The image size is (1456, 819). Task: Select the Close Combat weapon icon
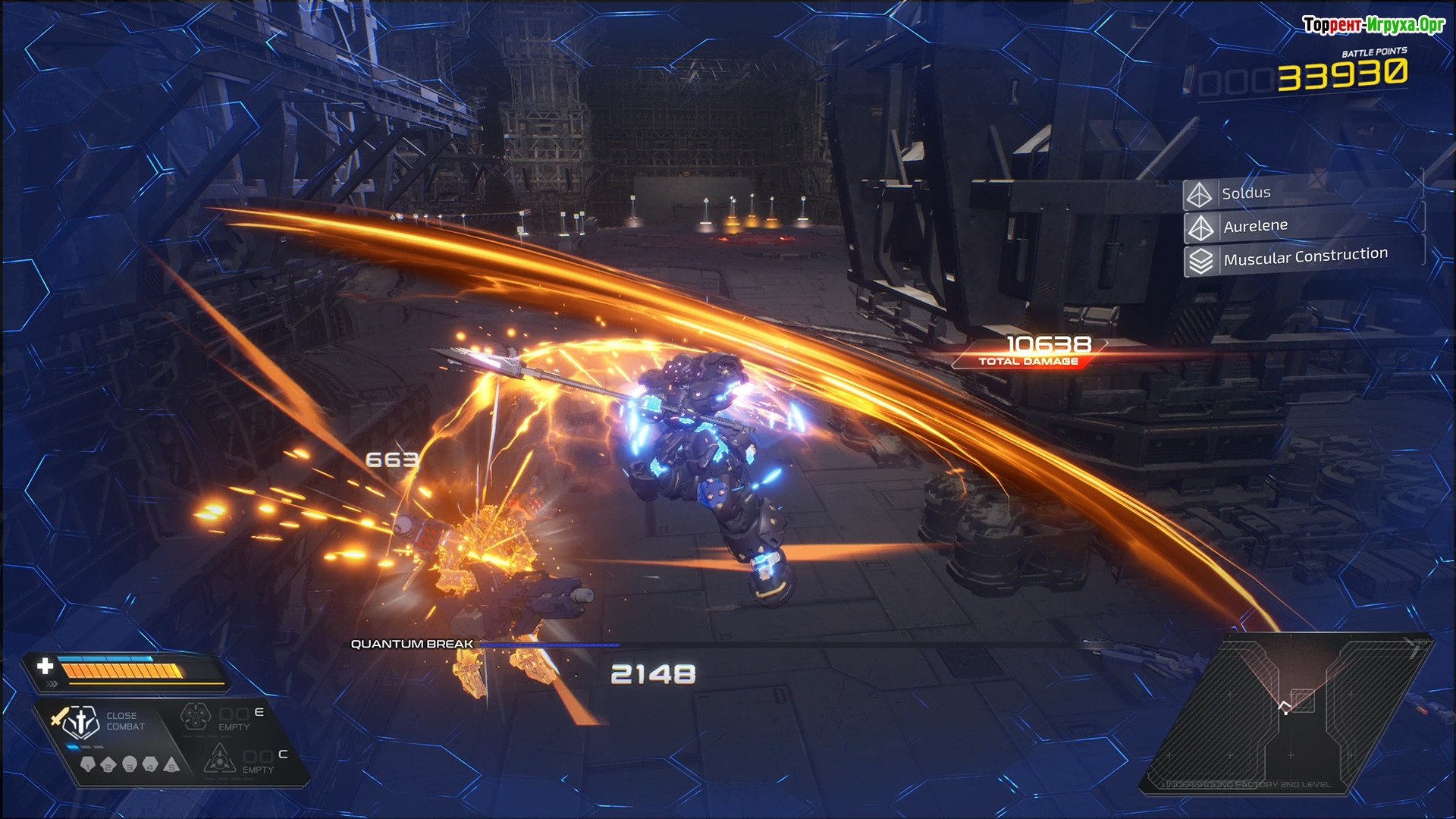pyautogui.click(x=80, y=723)
